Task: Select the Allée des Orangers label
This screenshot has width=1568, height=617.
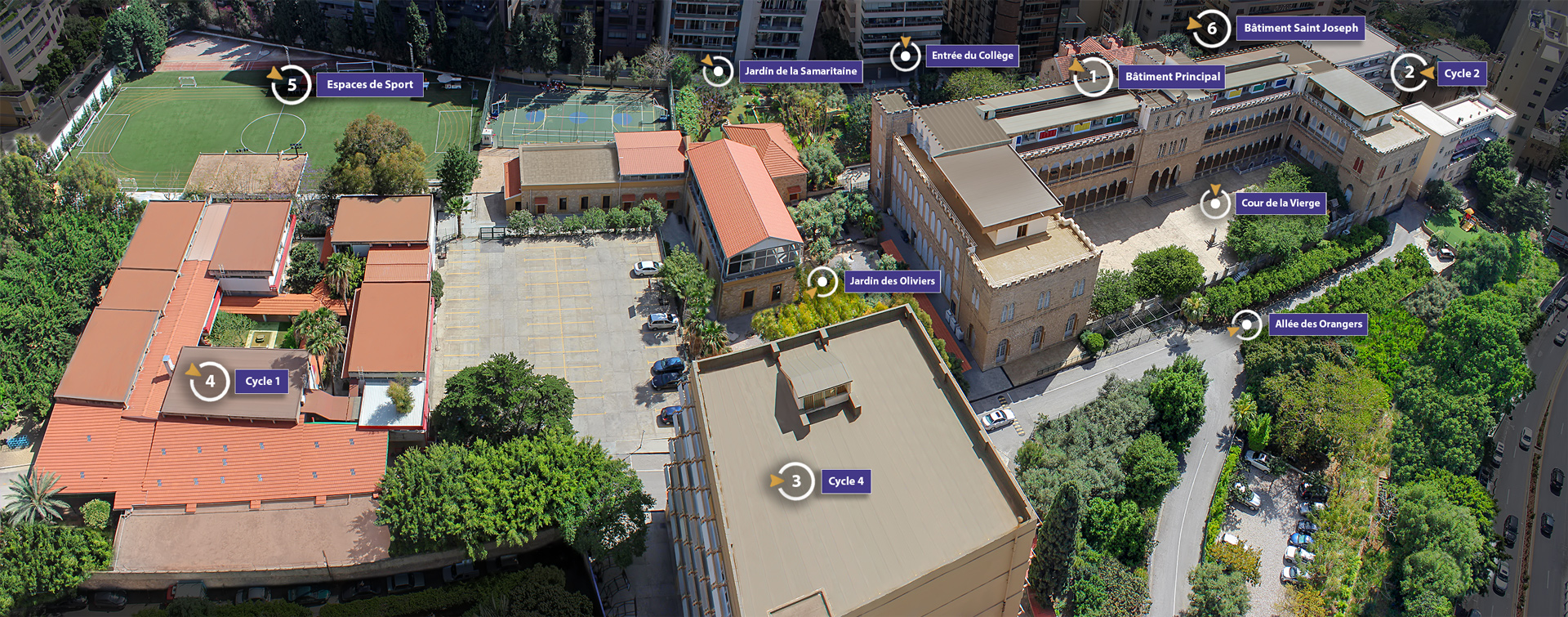Action: (1318, 324)
